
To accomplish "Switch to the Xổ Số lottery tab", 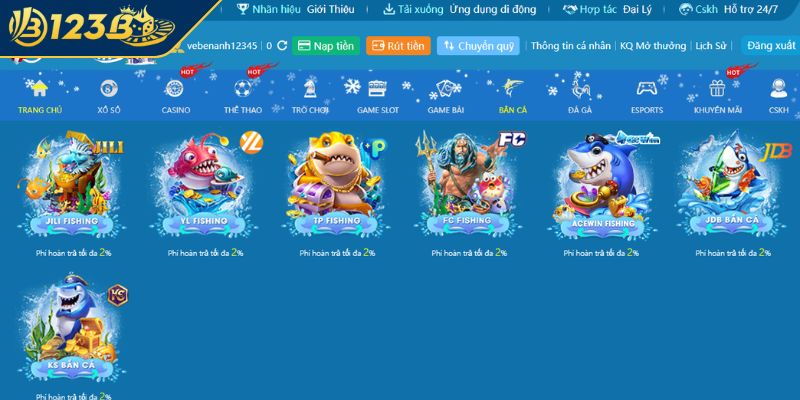I will pos(109,97).
